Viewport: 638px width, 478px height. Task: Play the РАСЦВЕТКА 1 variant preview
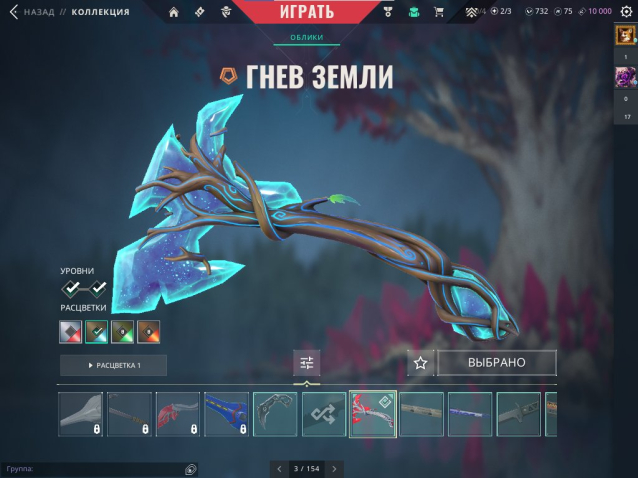pyautogui.click(x=113, y=365)
